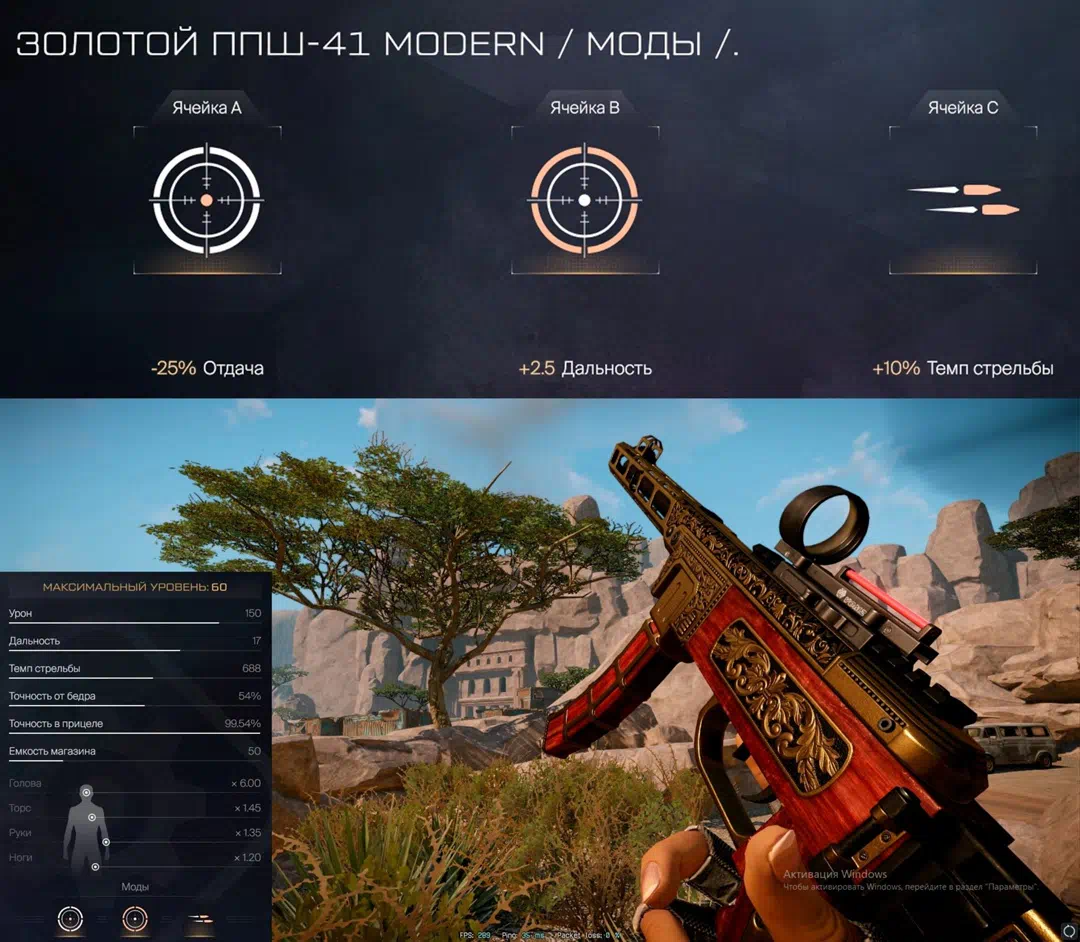Pick the small bullets icon under Моды
The image size is (1080, 942).
tap(200, 918)
